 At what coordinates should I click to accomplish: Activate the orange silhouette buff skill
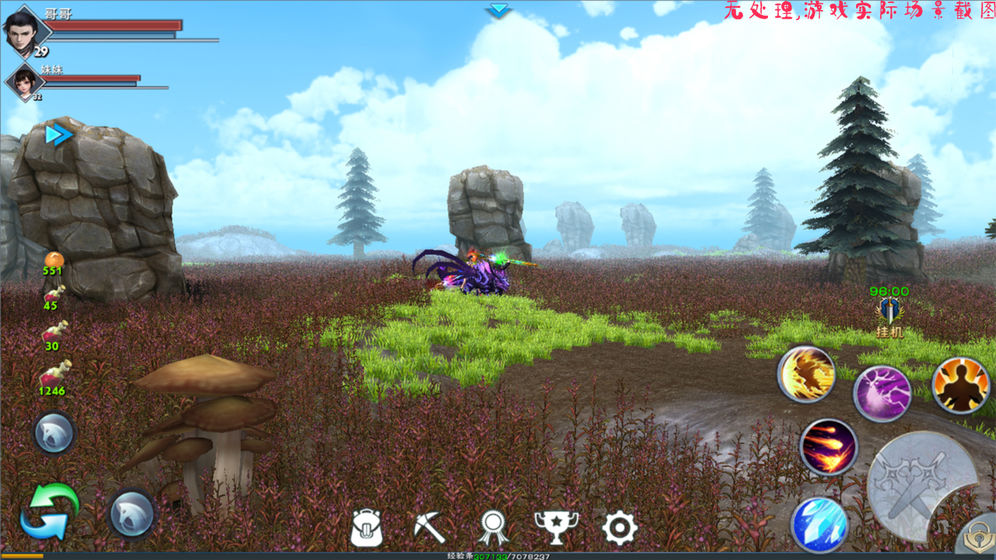pyautogui.click(x=960, y=385)
